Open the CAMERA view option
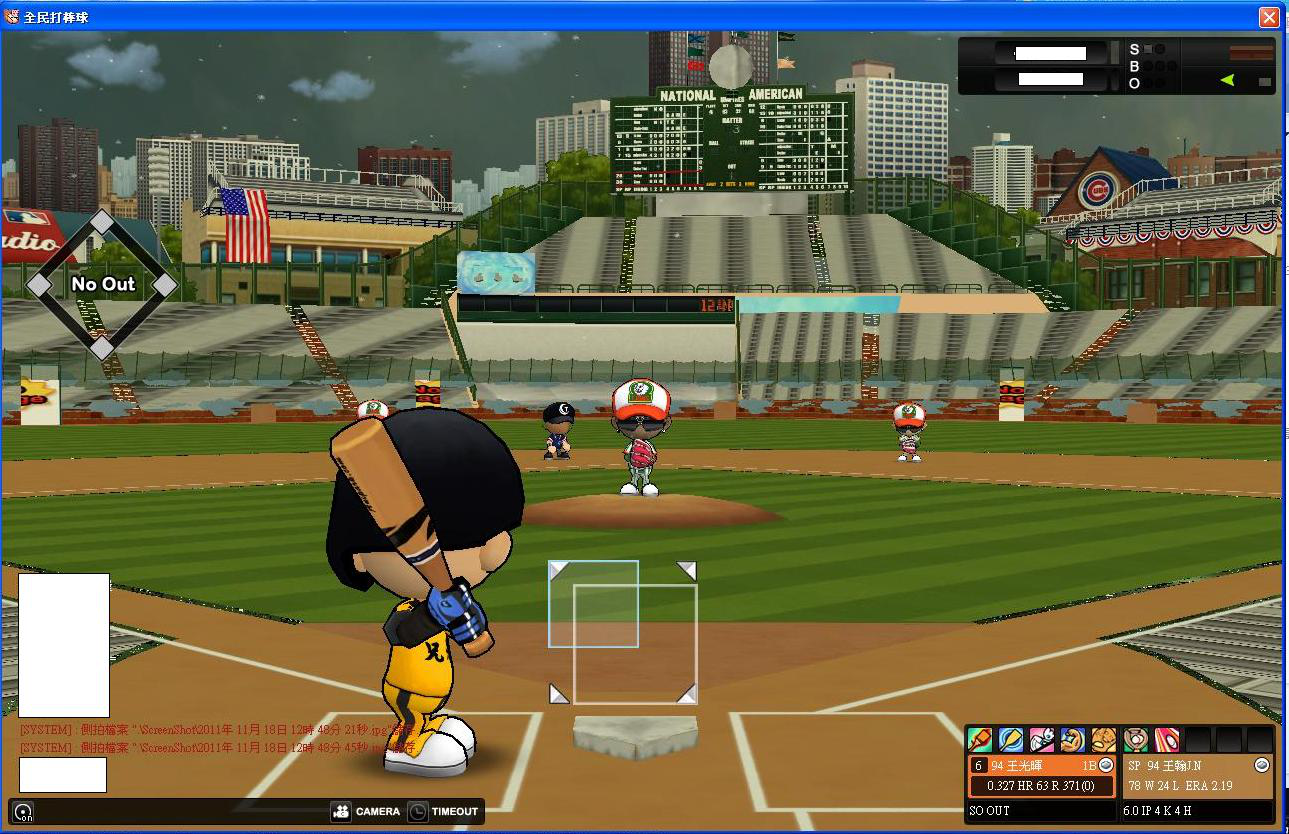Image resolution: width=1289 pixels, height=834 pixels. pyautogui.click(x=366, y=811)
